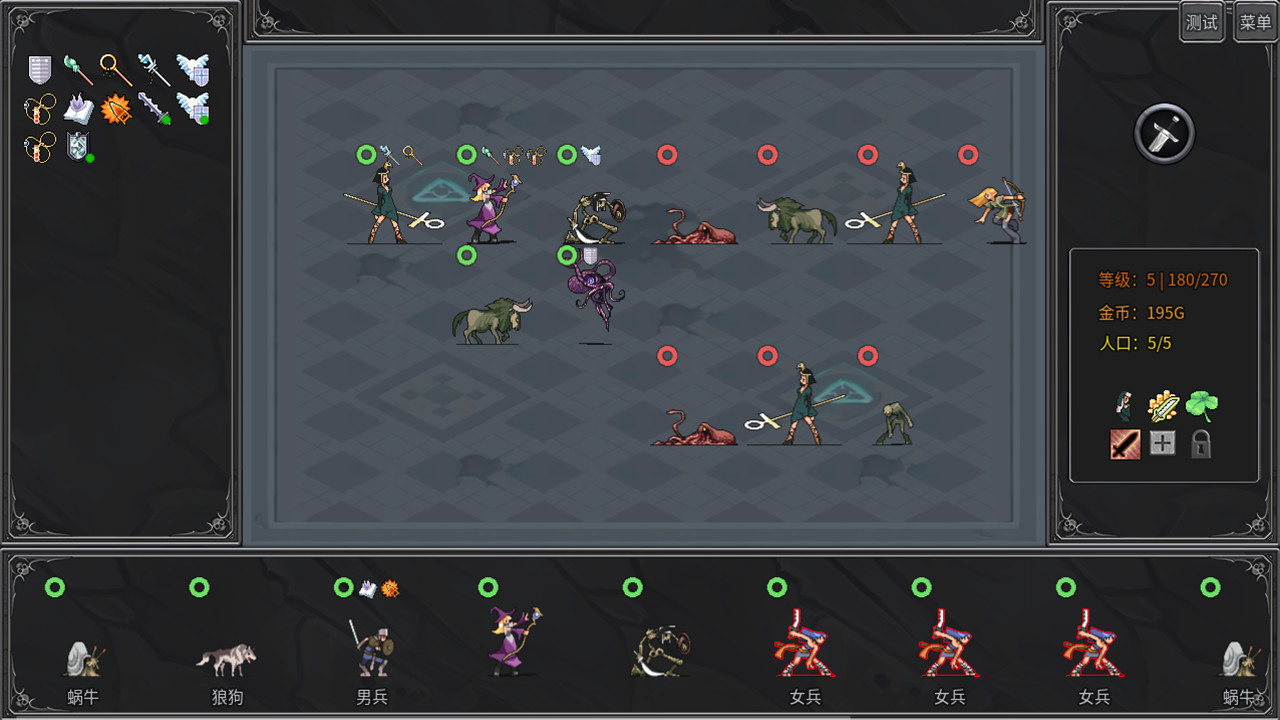Toggle the green marker above the leftmost snail unit
The height and width of the screenshot is (720, 1280).
pos(54,587)
